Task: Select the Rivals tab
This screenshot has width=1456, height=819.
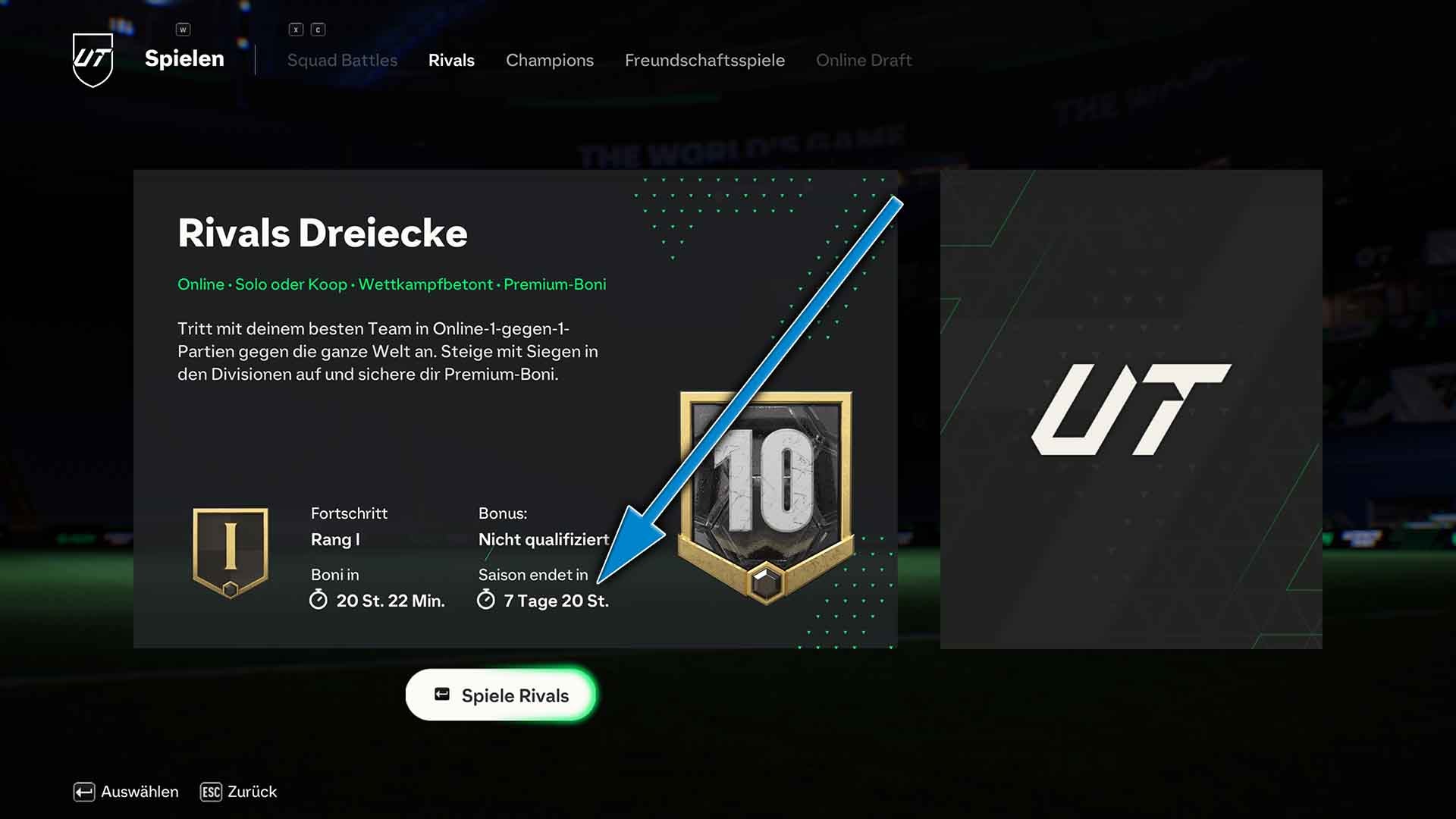Action: 451,61
